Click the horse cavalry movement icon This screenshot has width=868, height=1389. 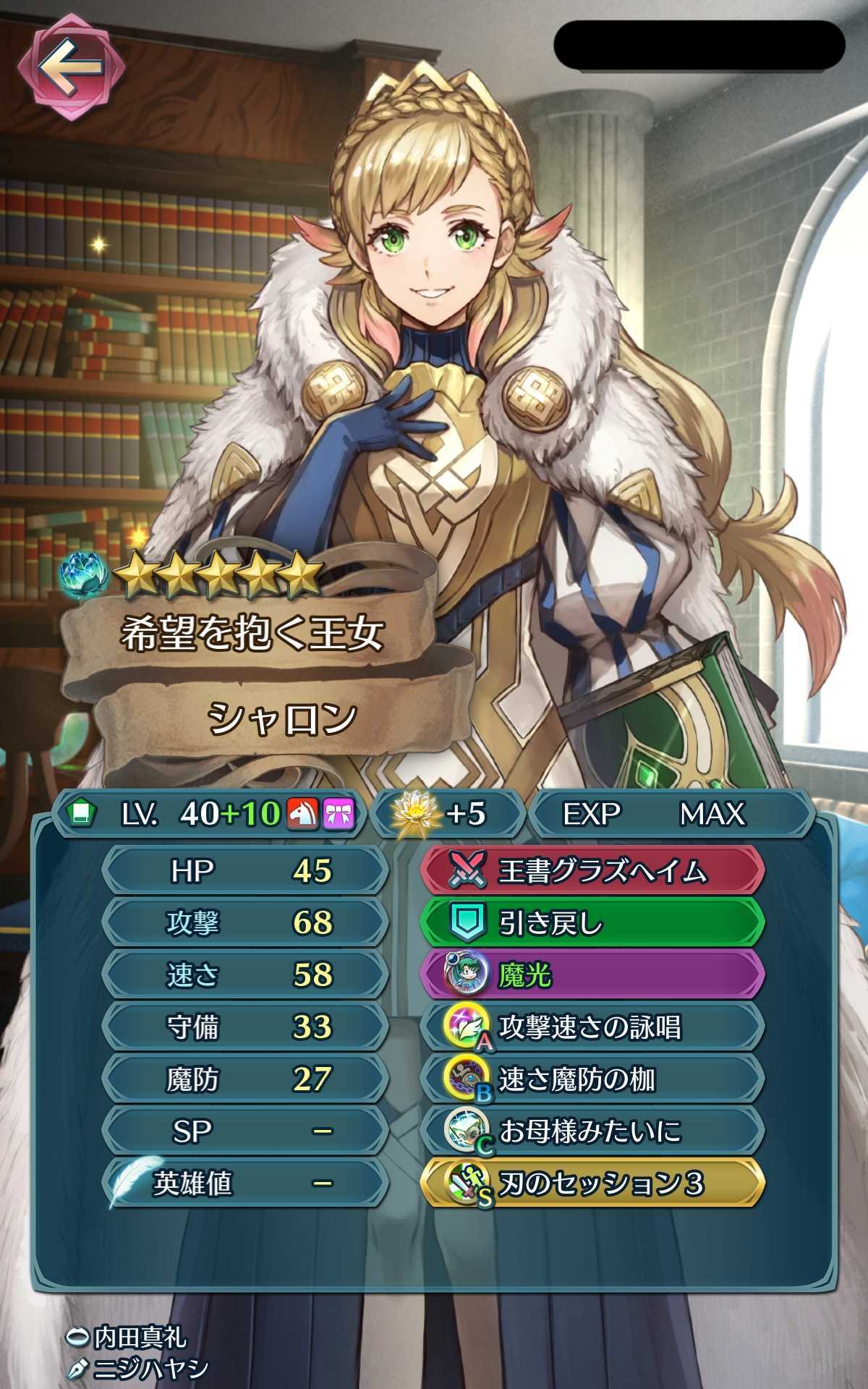[x=303, y=814]
